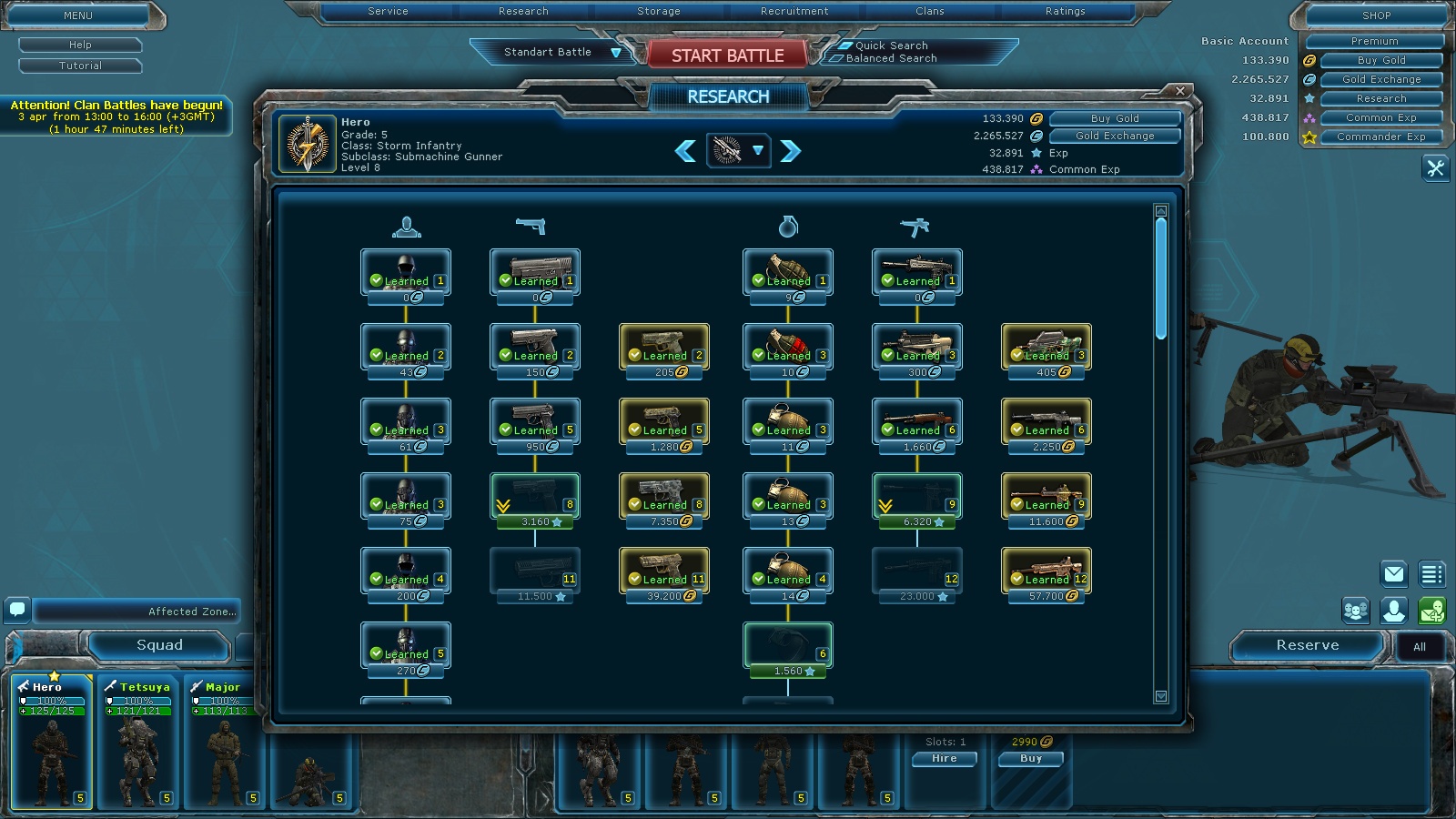Show the next soldier's research
Screen dimensions: 1456x819
click(791, 151)
